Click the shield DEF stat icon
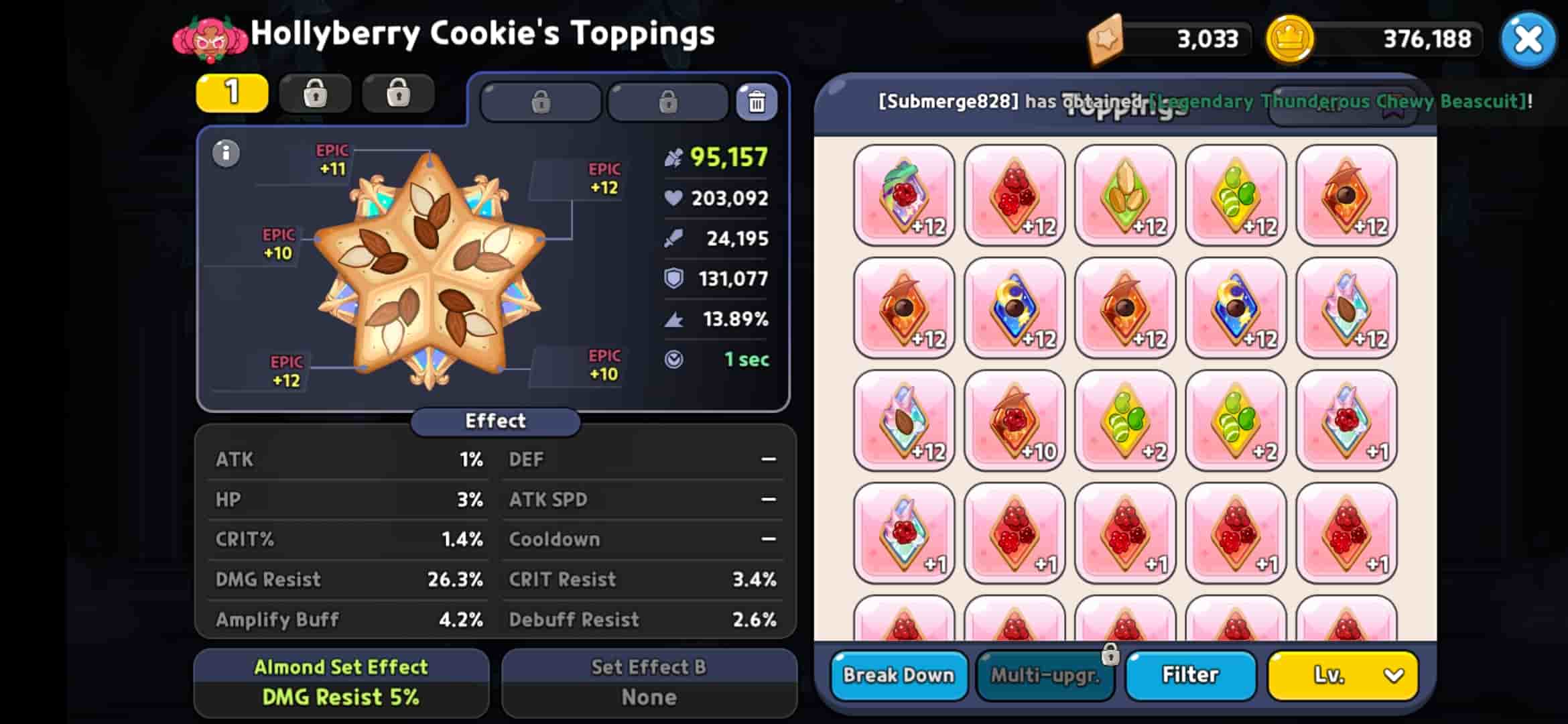The width and height of the screenshot is (1568, 724). pos(675,279)
